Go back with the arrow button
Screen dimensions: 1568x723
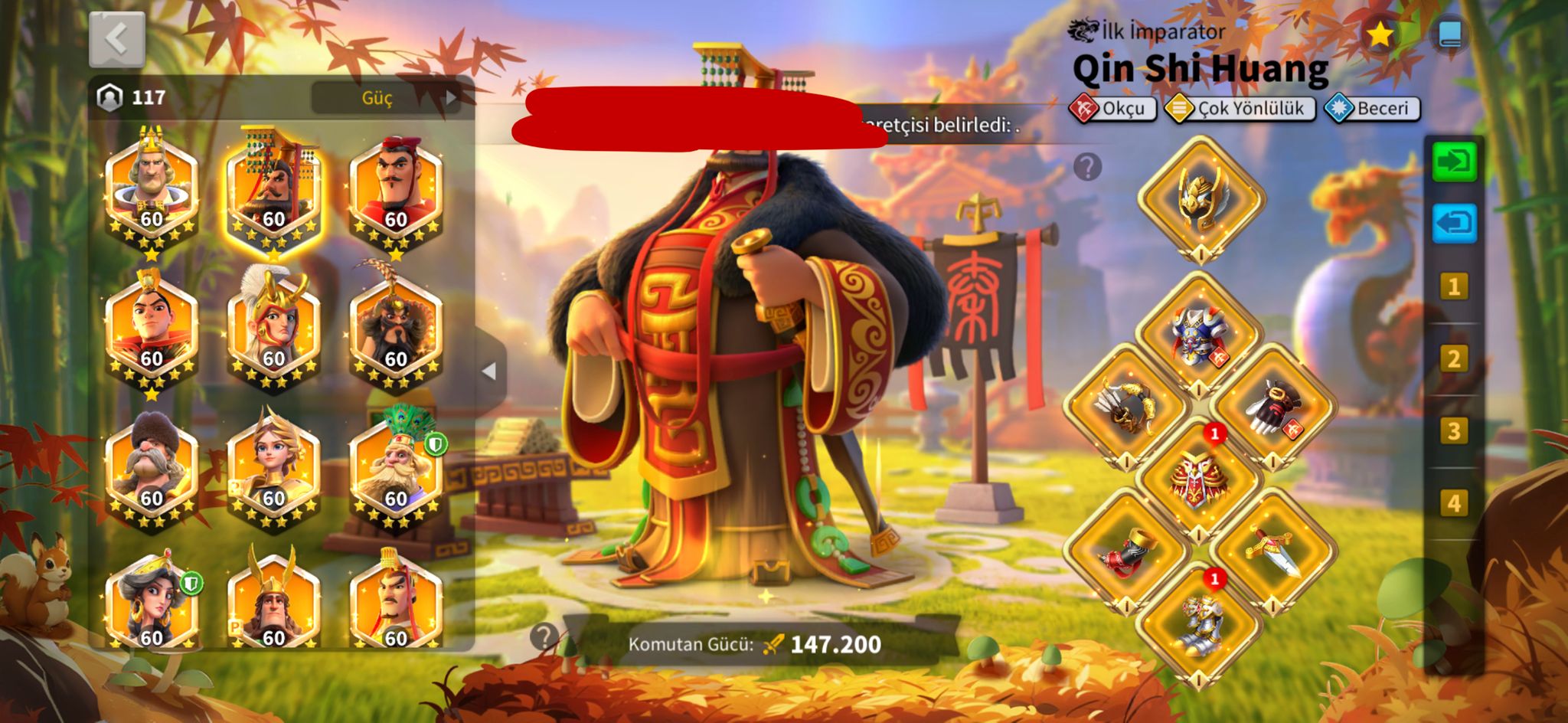click(116, 39)
